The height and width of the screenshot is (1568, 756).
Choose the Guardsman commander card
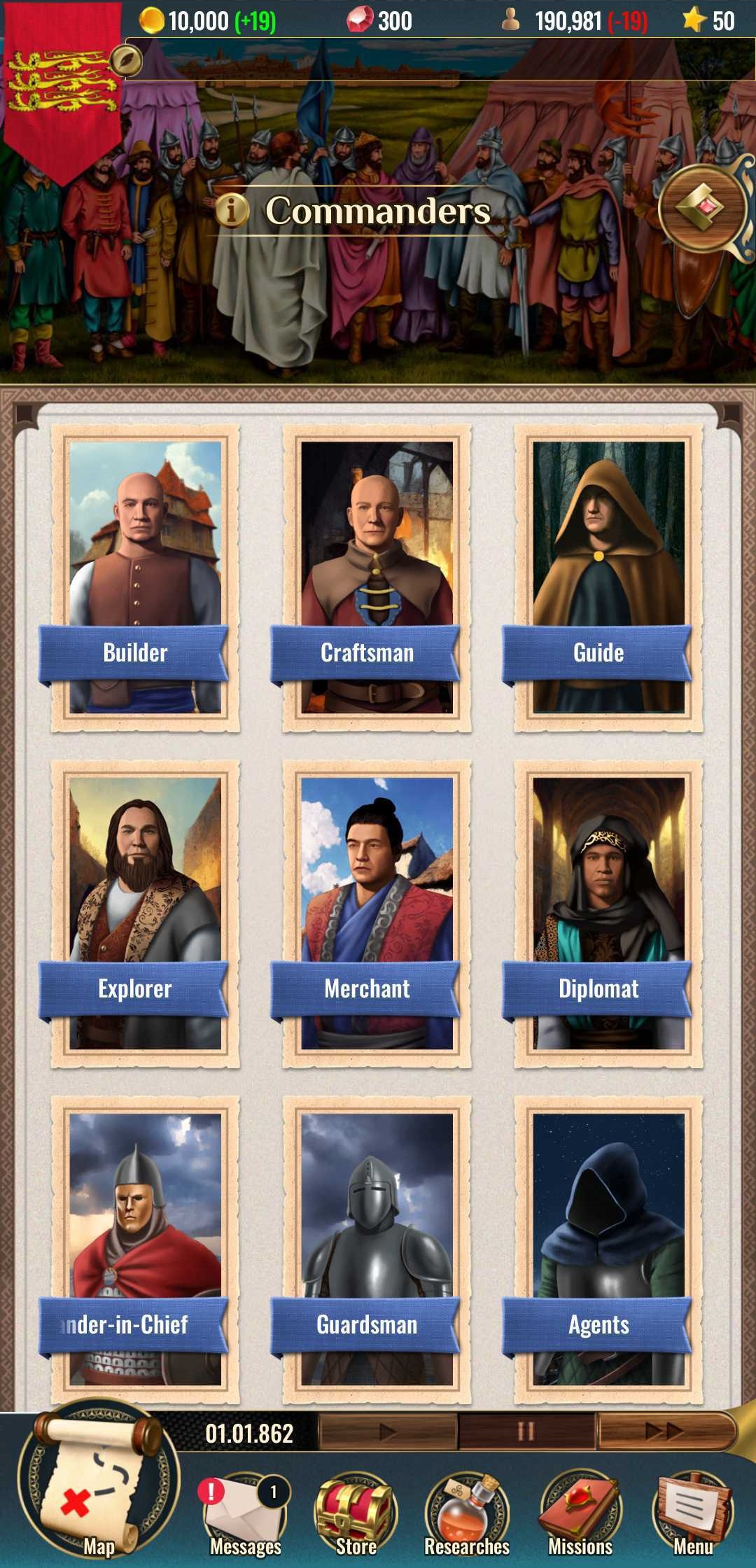(377, 1249)
